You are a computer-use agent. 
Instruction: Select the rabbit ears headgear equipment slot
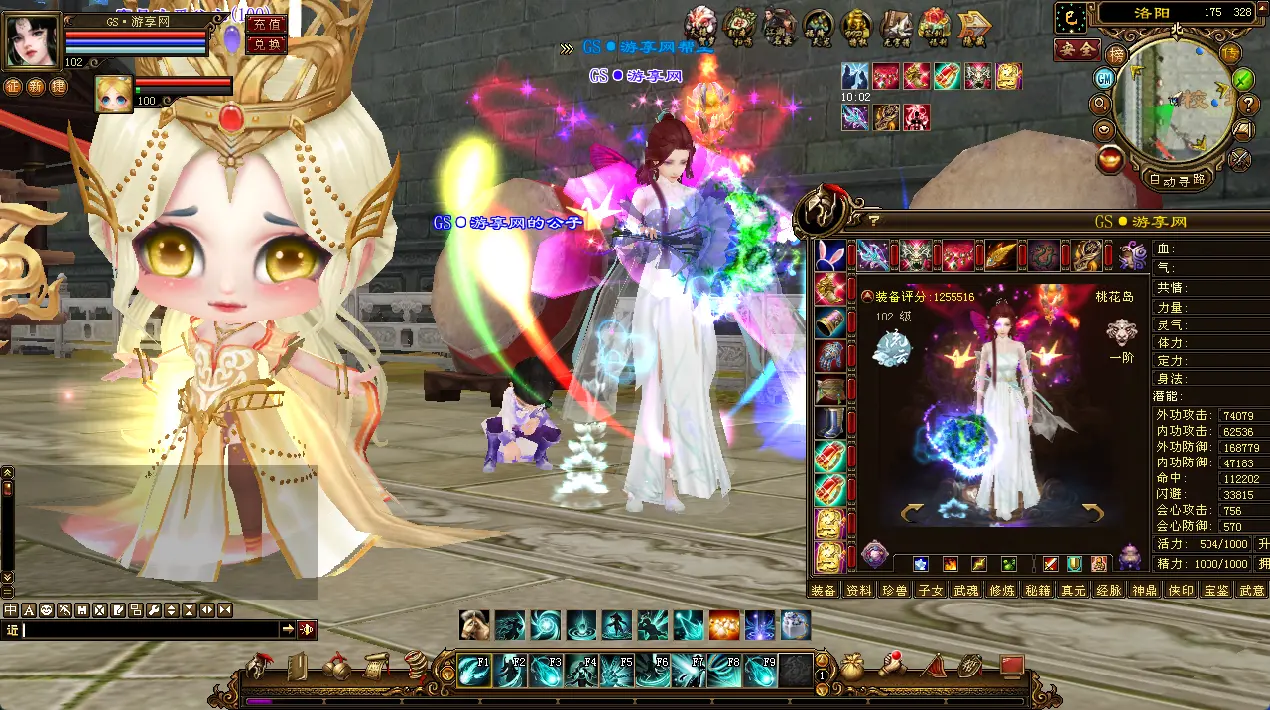point(830,256)
